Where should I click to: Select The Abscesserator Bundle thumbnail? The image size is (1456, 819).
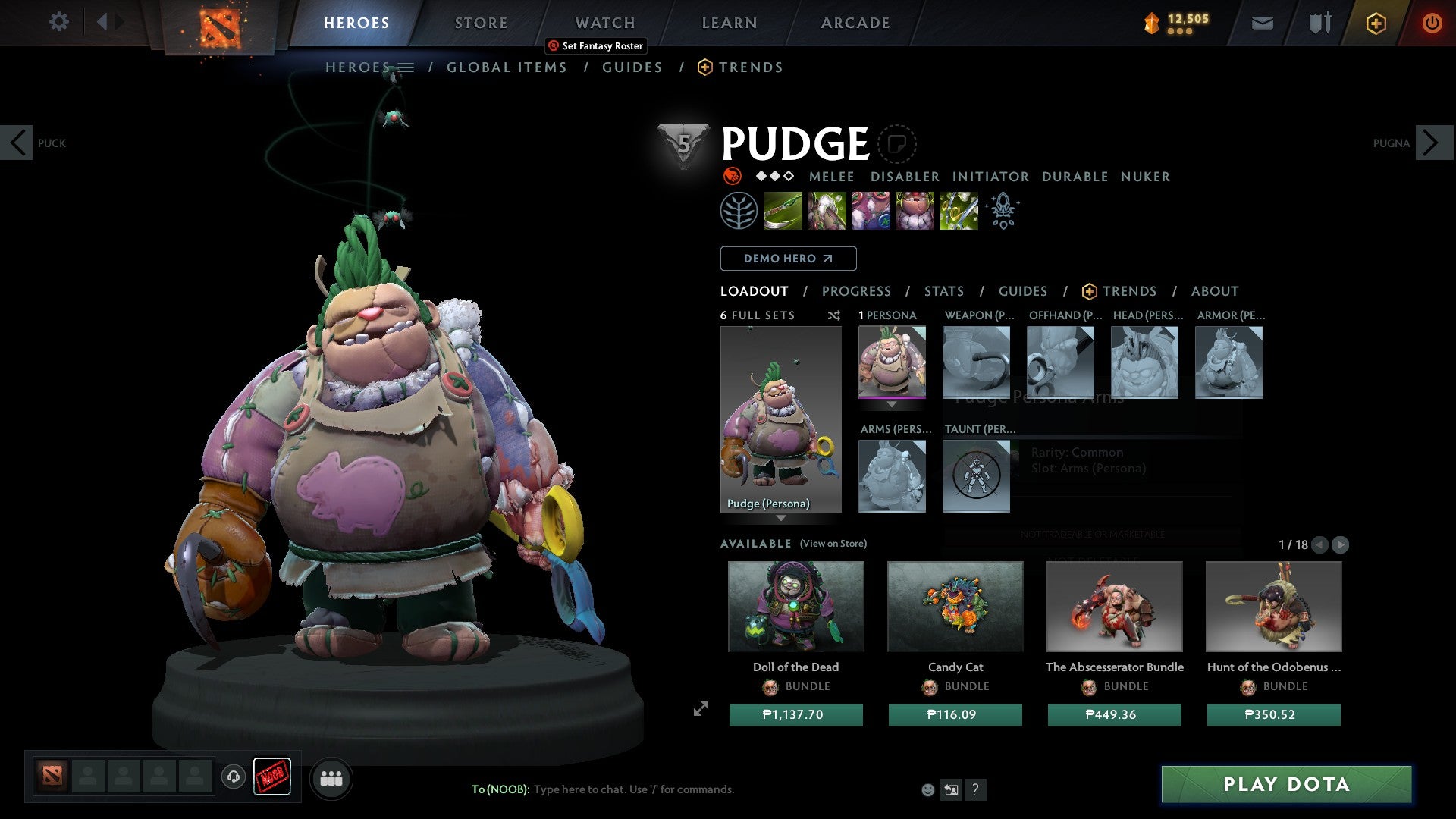click(x=1114, y=607)
